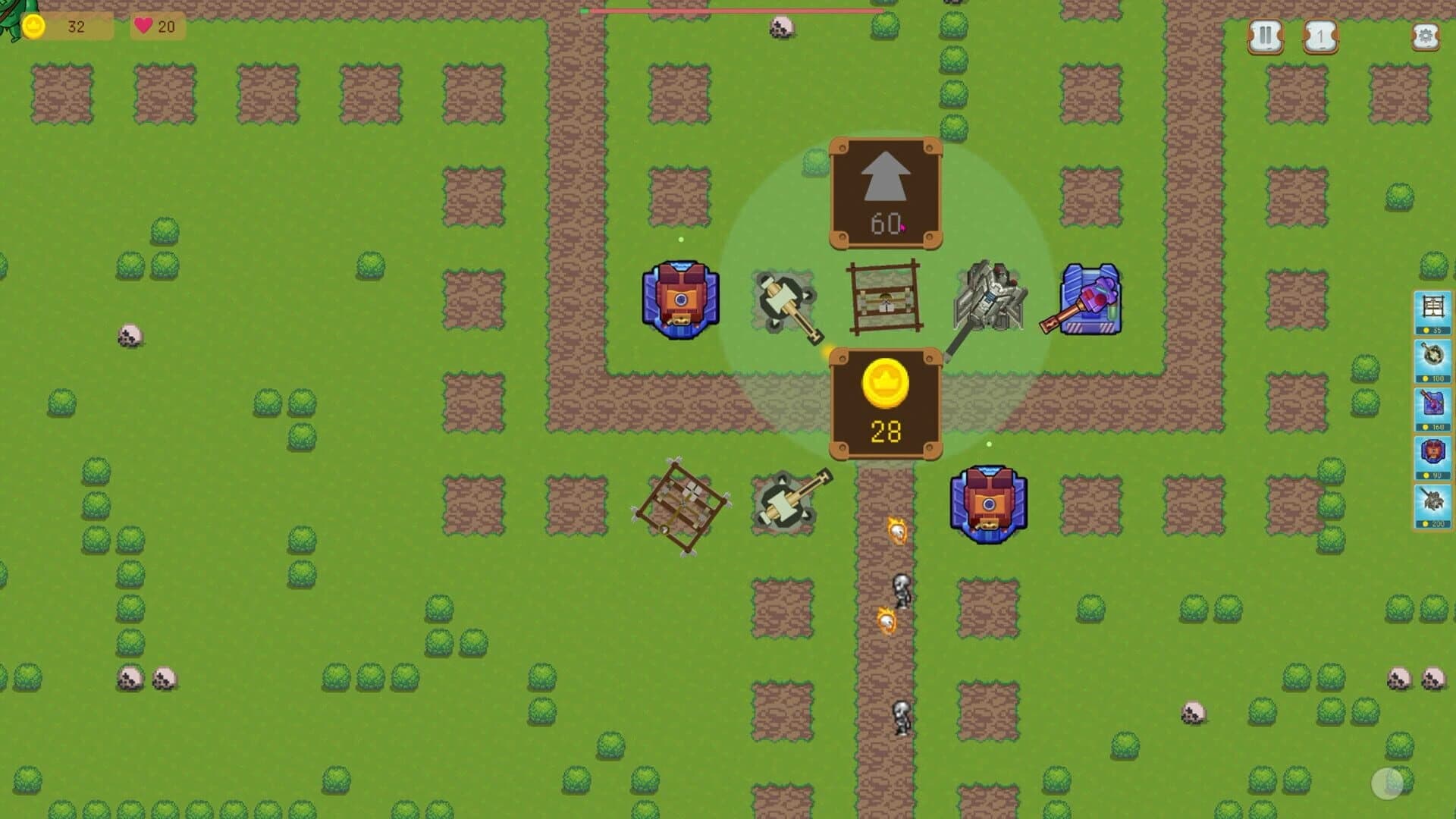This screenshot has height=819, width=1456.
Task: Pick the wooden trap frame in the radial menu
Action: 883,296
